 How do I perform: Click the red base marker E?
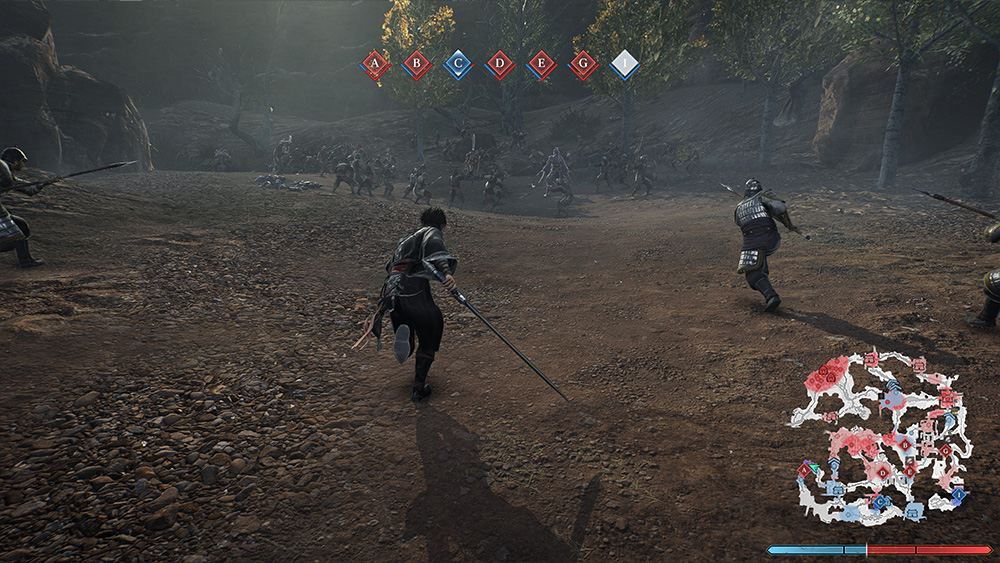(x=542, y=65)
